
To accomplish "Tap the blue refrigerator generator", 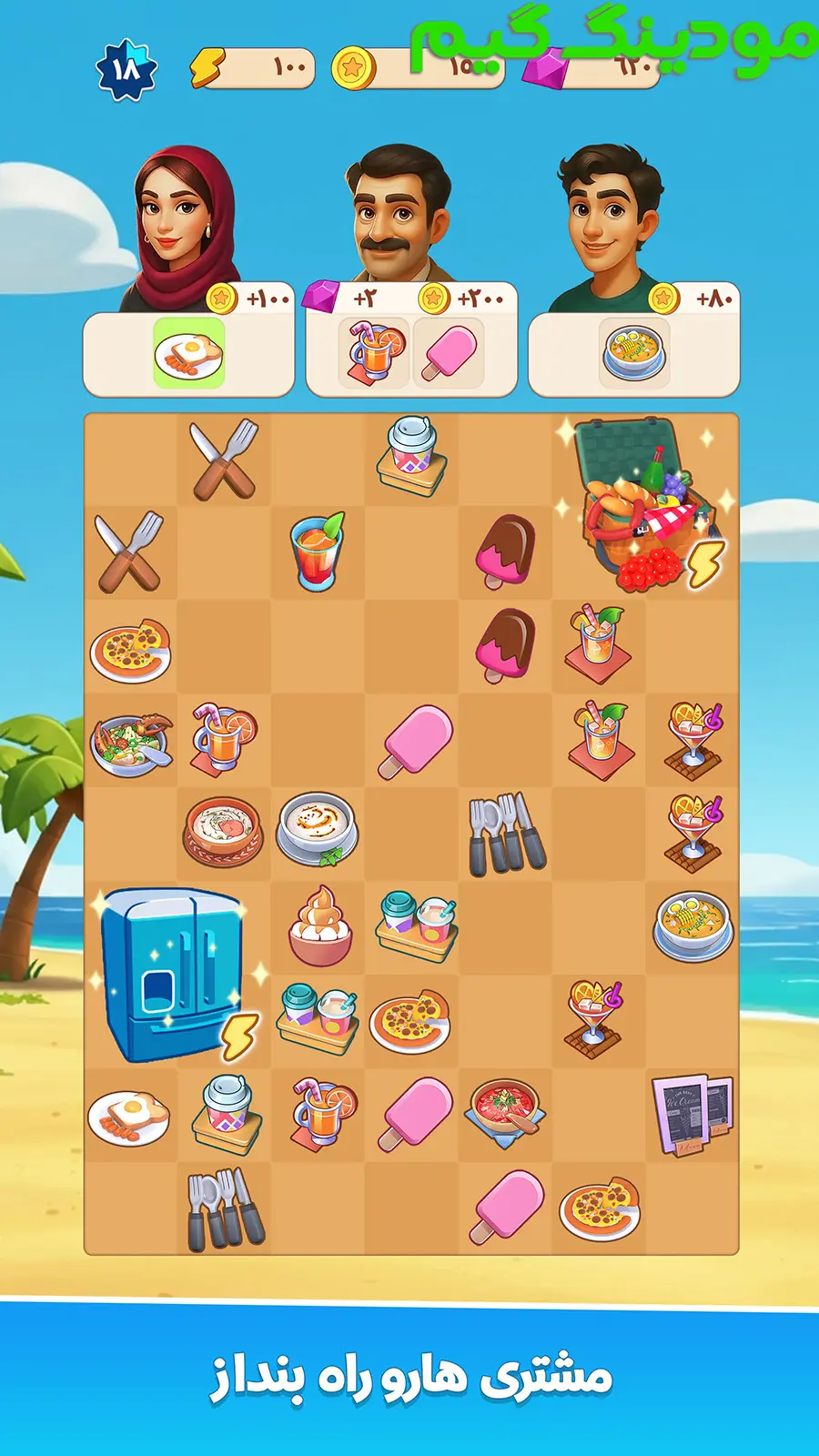I will coord(173,974).
